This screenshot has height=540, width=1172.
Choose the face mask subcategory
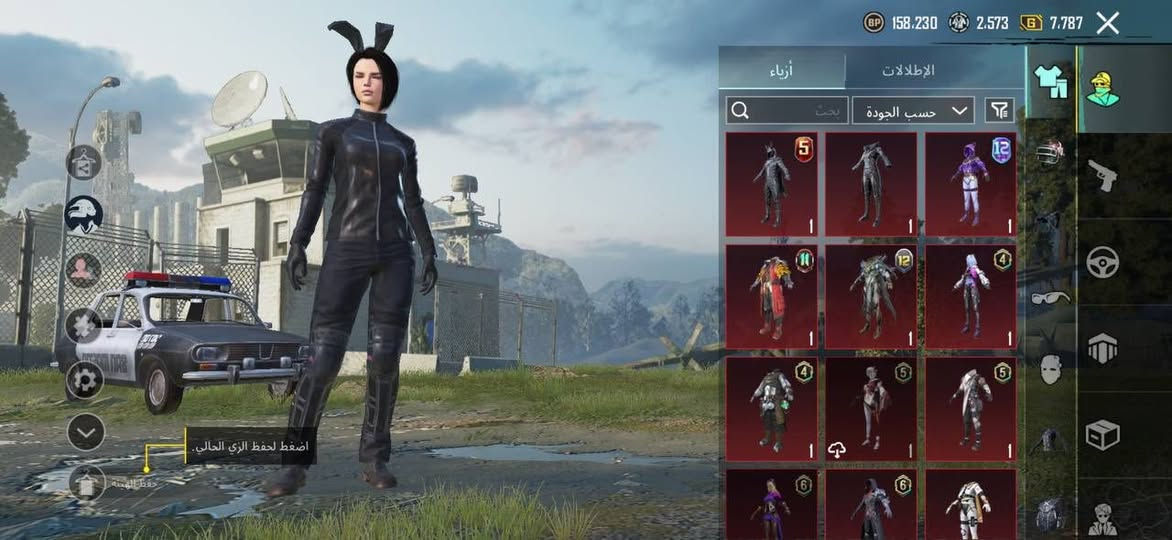tap(1049, 369)
